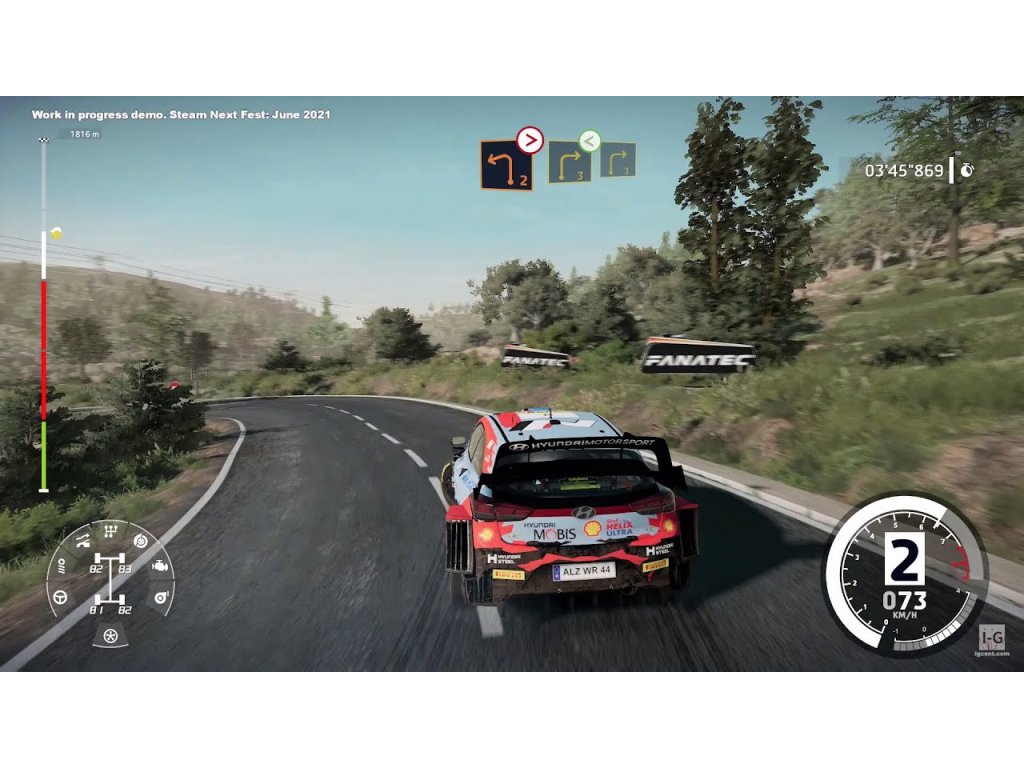Select the steering wheel damage icon
1024x768 pixels.
61,597
